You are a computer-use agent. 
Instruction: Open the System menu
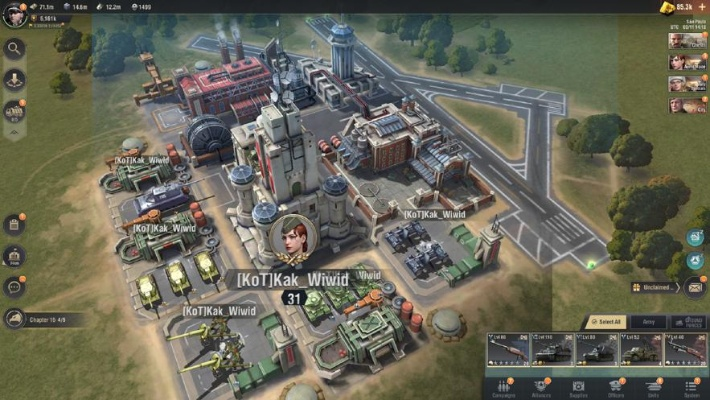691,389
